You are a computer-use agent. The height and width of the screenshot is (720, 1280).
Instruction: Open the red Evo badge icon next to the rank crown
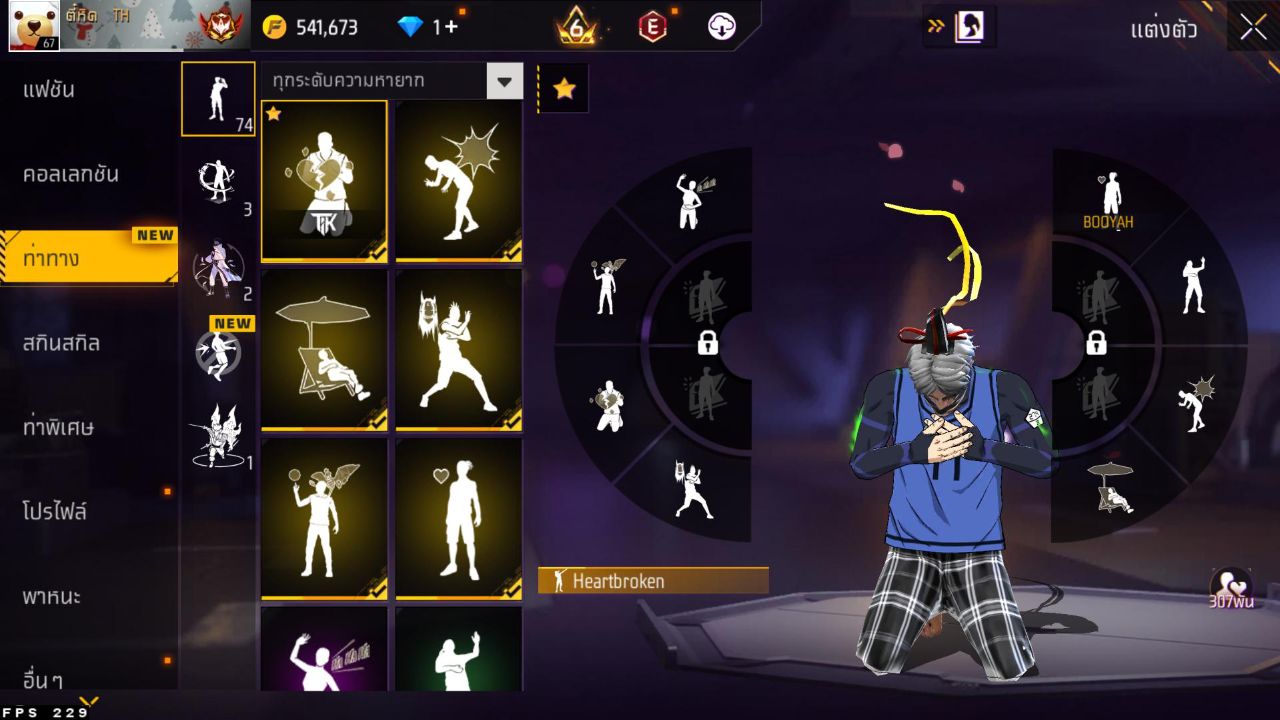[652, 27]
